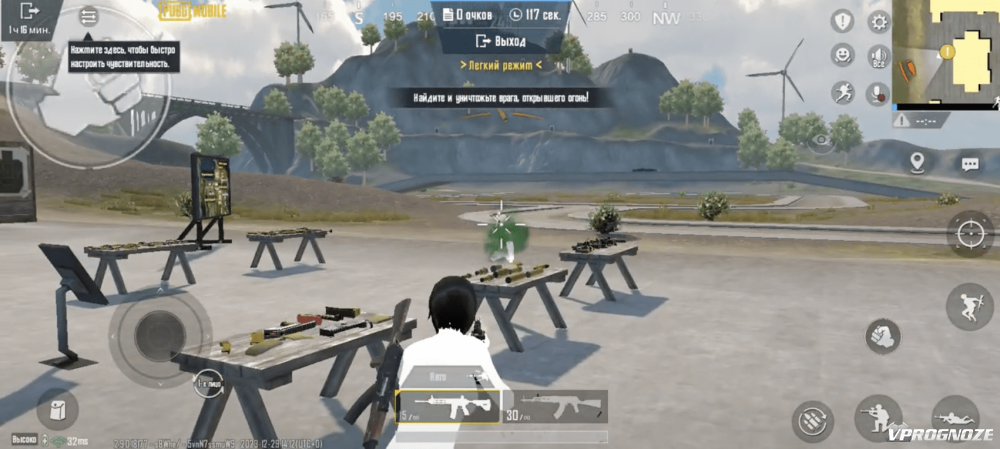Expand the minimap

[944, 52]
